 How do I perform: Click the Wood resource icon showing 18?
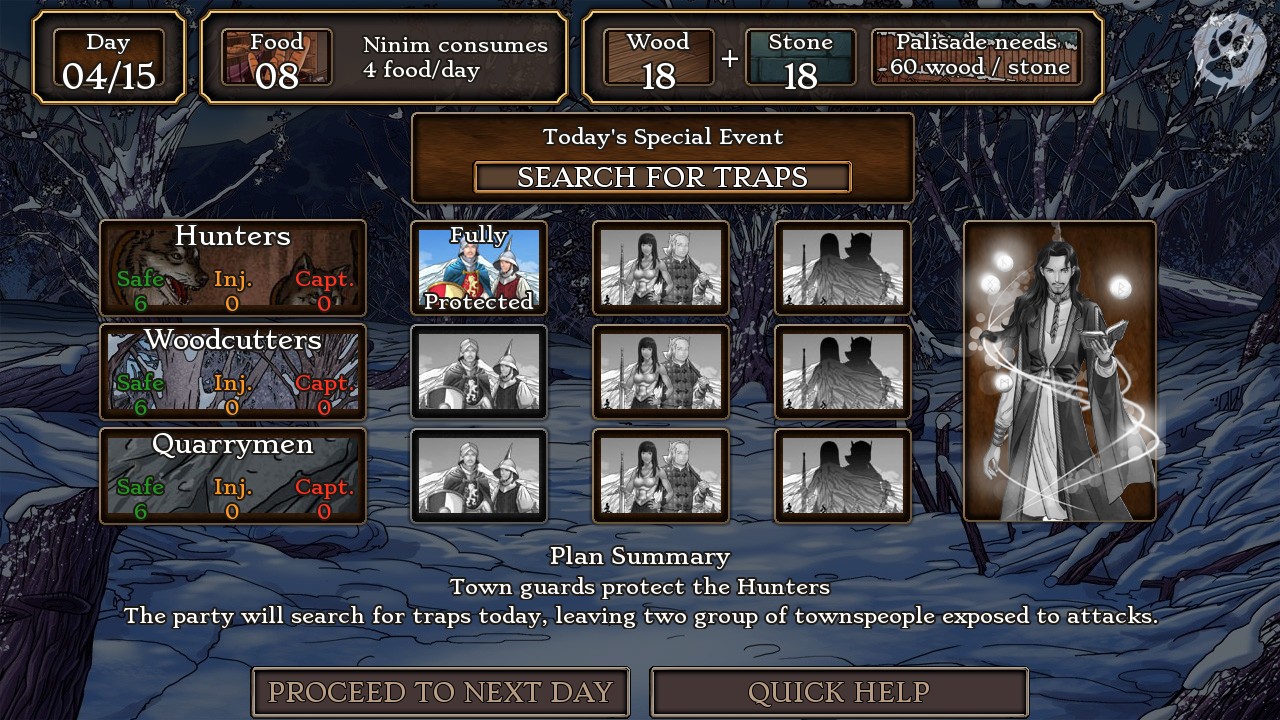click(x=660, y=57)
